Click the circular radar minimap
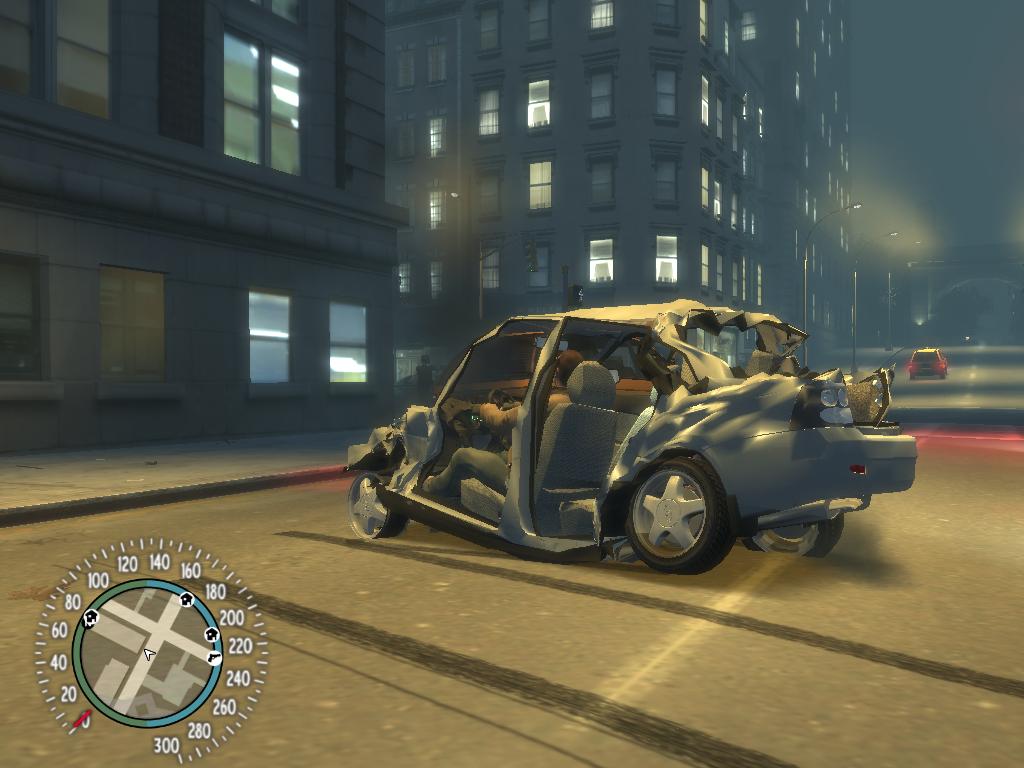Screen dimensions: 1024x768 pos(150,653)
